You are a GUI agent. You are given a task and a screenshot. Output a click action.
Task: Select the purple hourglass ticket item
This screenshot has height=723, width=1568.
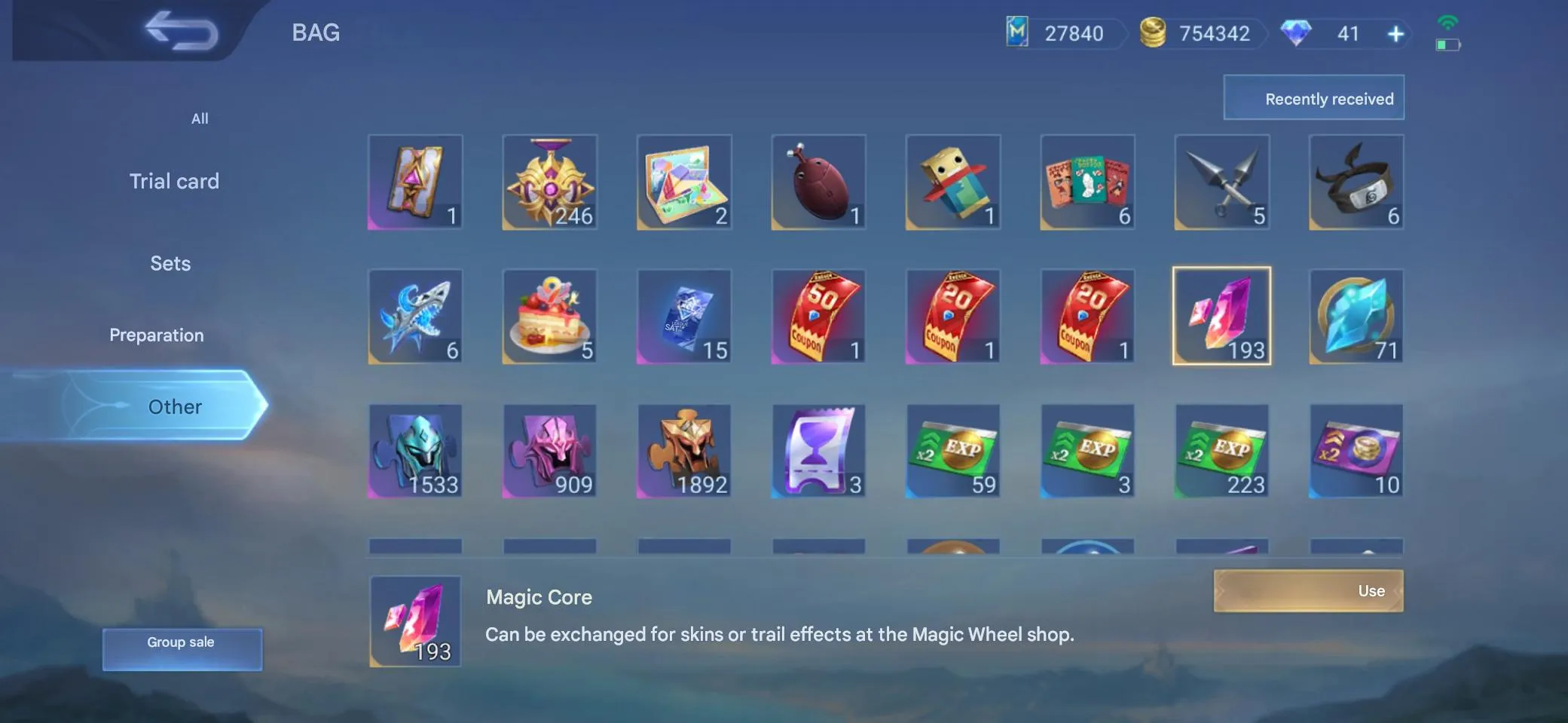[818, 451]
